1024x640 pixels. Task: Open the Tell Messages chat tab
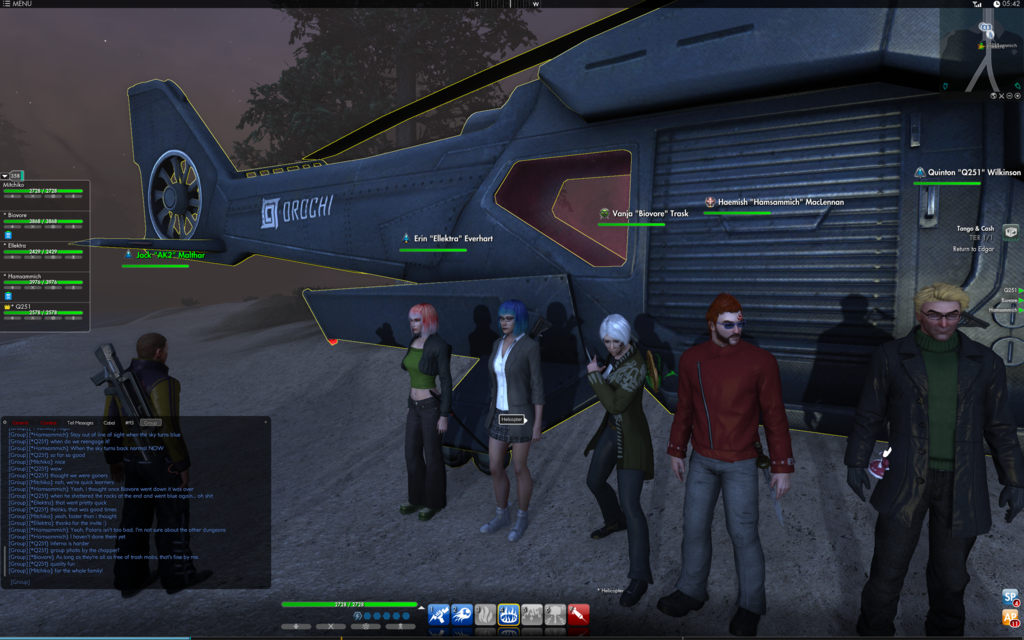[x=80, y=423]
